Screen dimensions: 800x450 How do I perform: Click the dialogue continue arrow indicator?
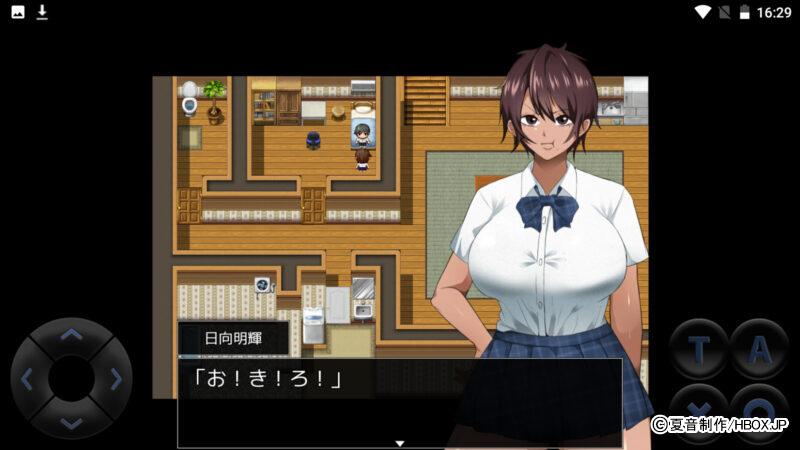tap(399, 442)
